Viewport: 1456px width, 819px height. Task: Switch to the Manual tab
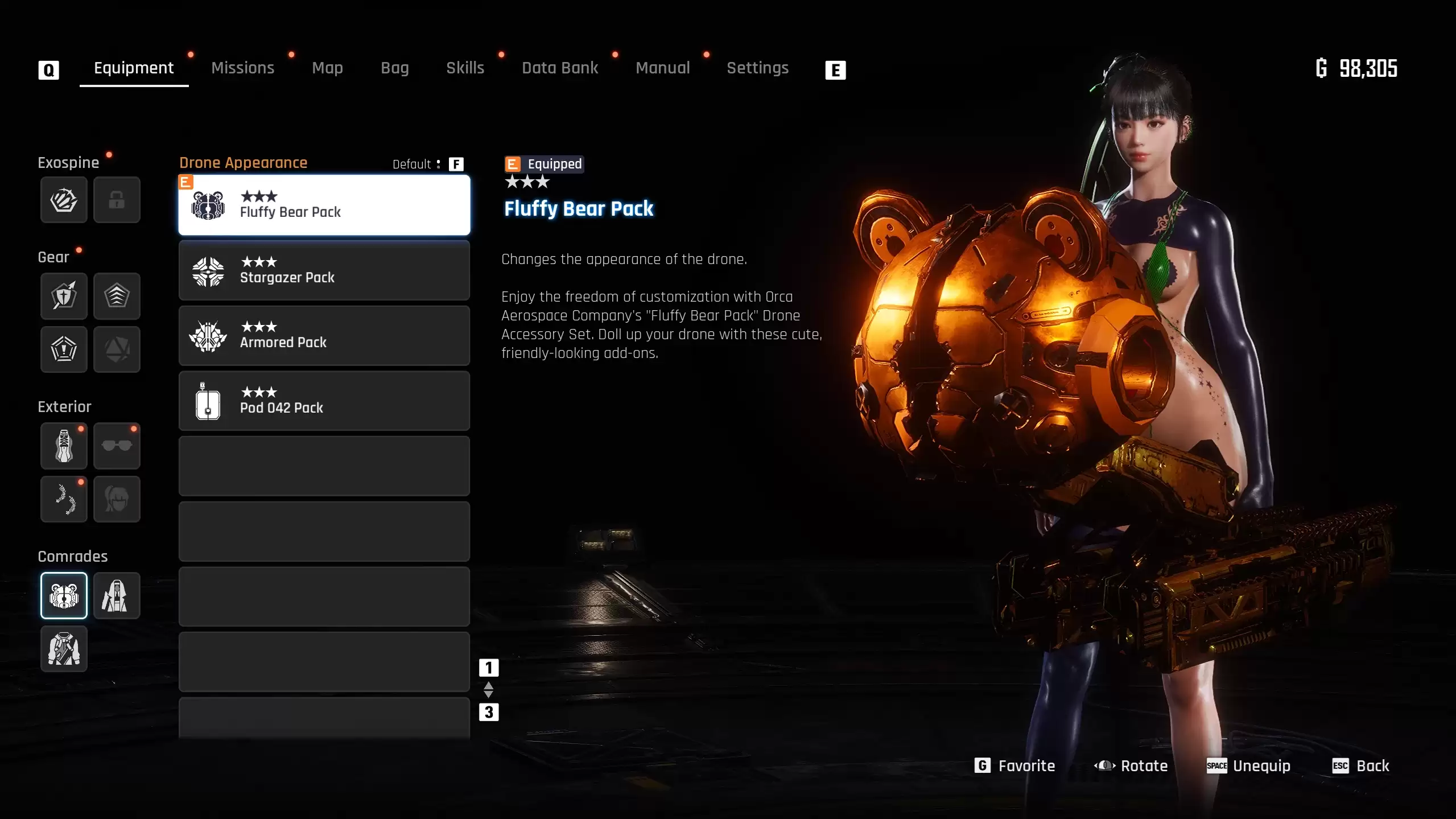tap(662, 68)
